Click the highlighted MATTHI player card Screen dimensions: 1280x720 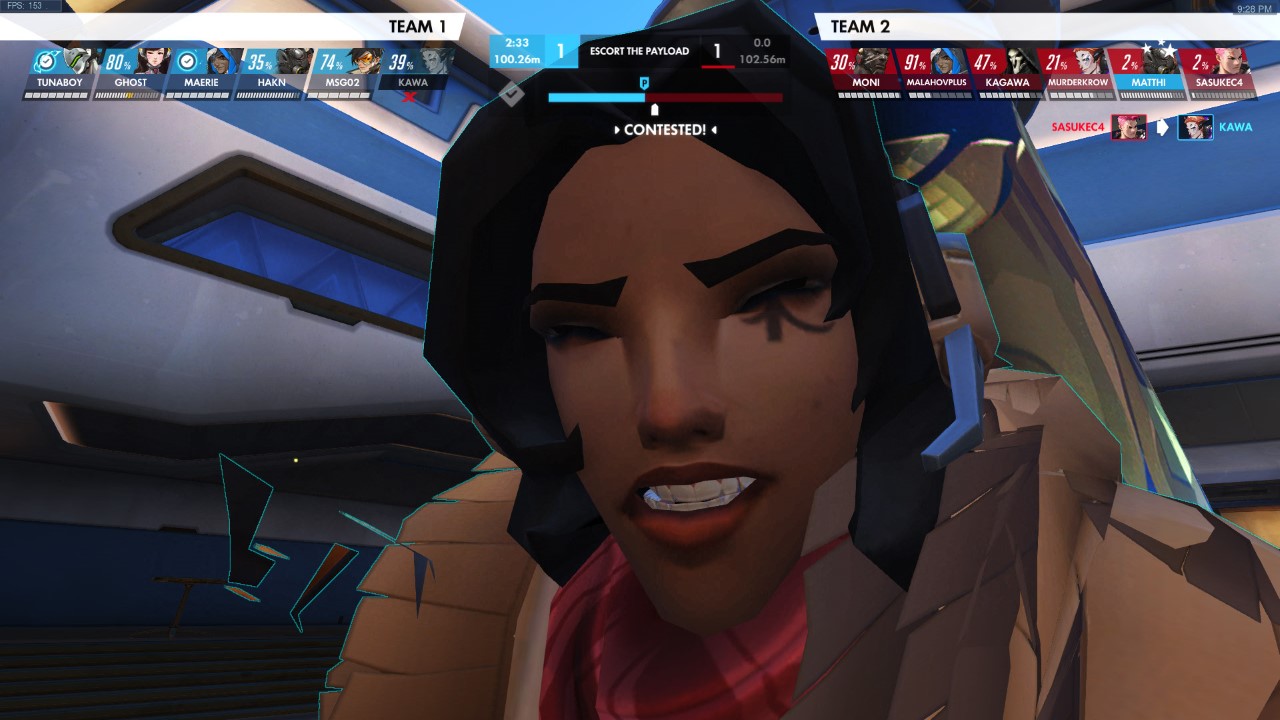pyautogui.click(x=1148, y=72)
